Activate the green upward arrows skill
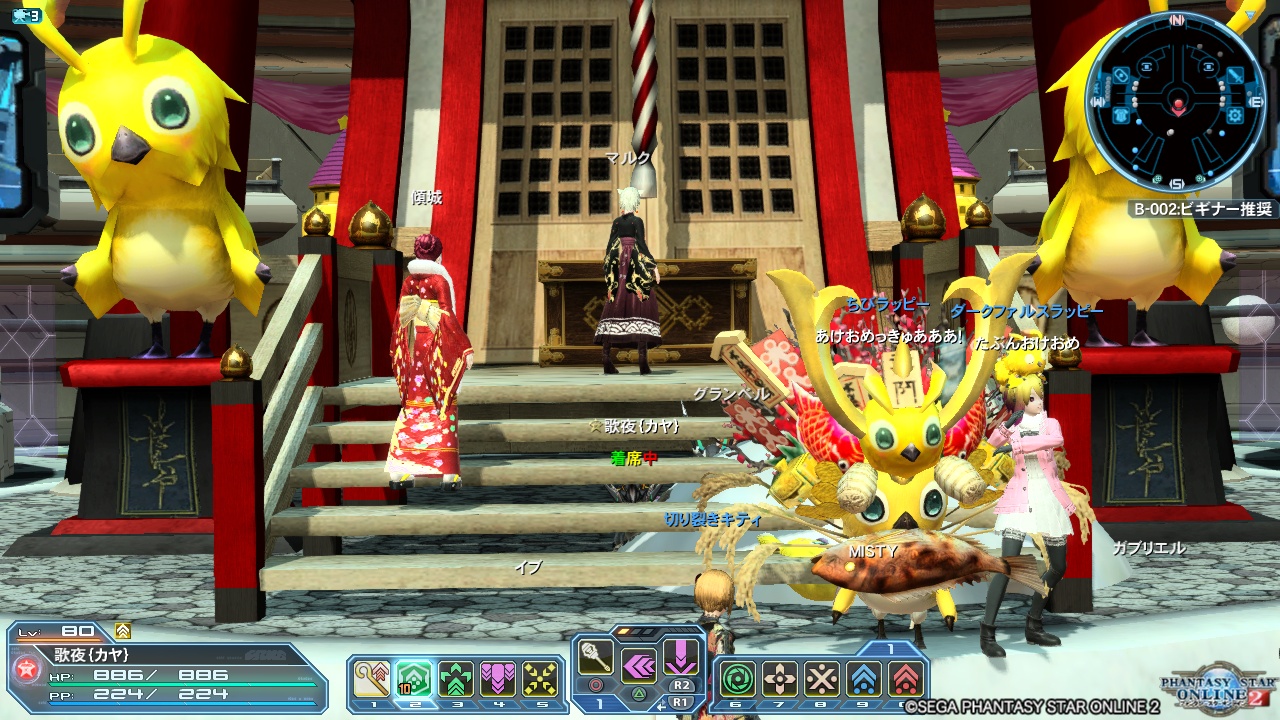Image resolution: width=1280 pixels, height=720 pixels. pos(455,678)
